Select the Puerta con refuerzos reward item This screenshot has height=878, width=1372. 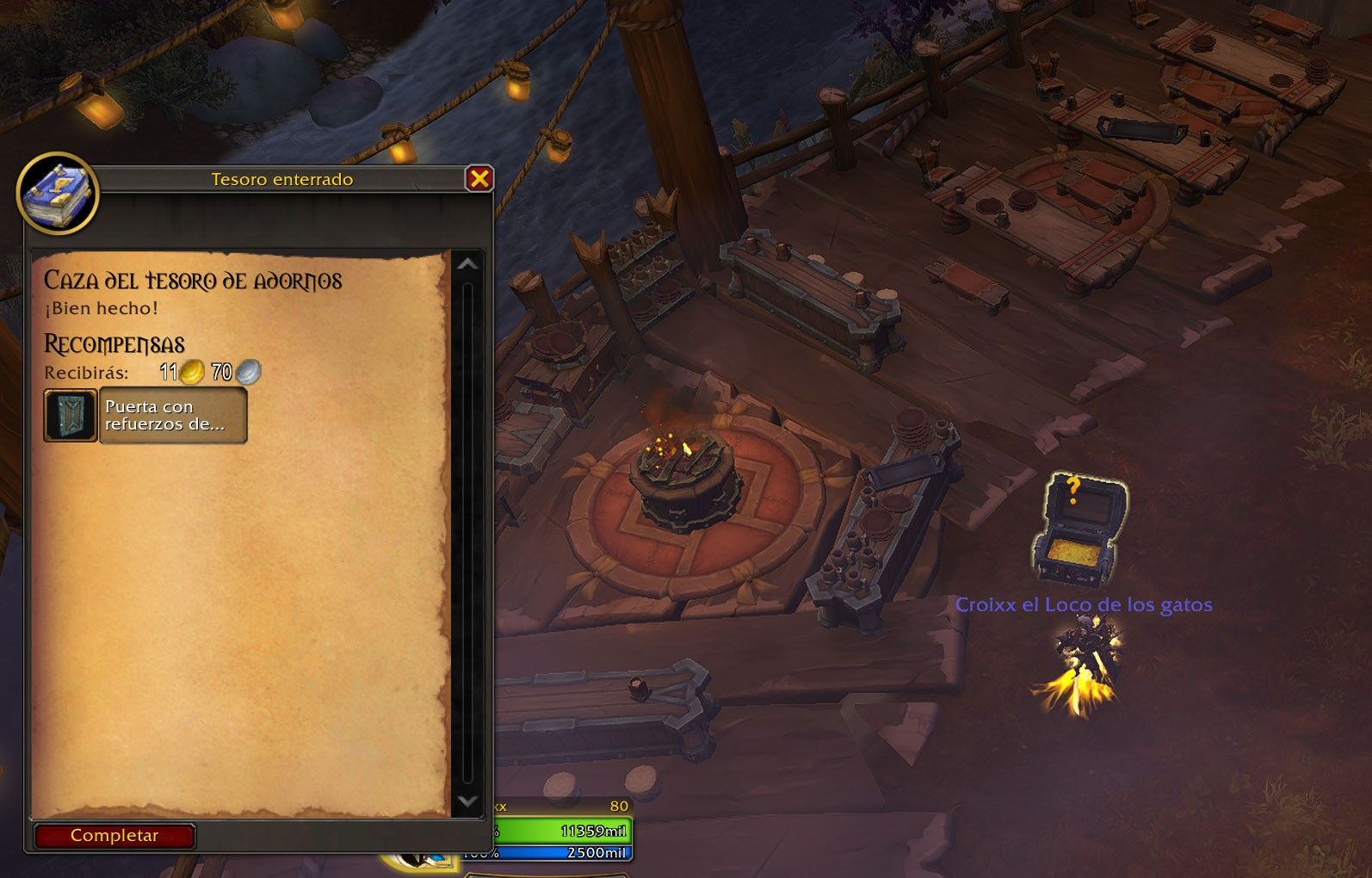(x=146, y=416)
